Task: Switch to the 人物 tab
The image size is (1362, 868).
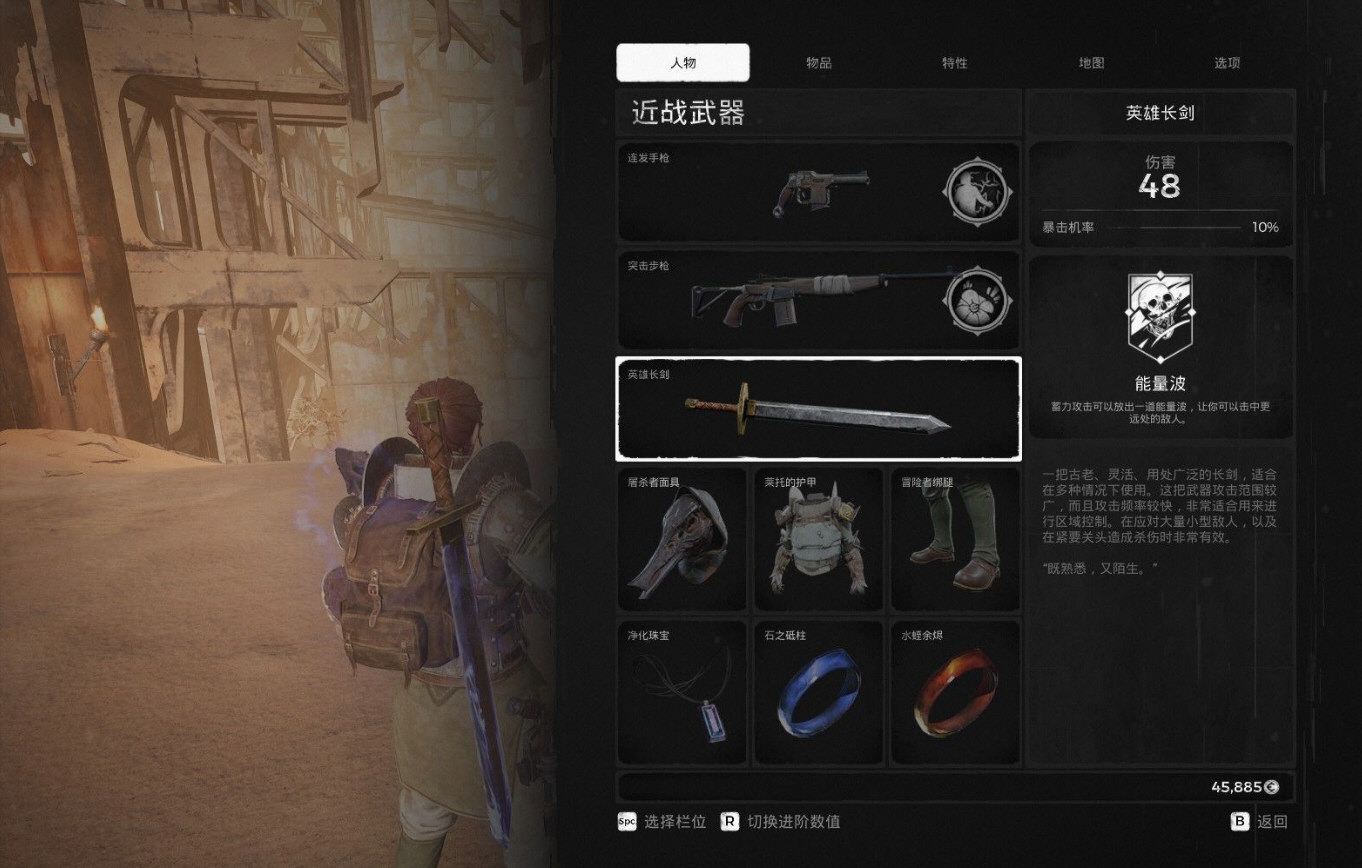Action: (683, 63)
